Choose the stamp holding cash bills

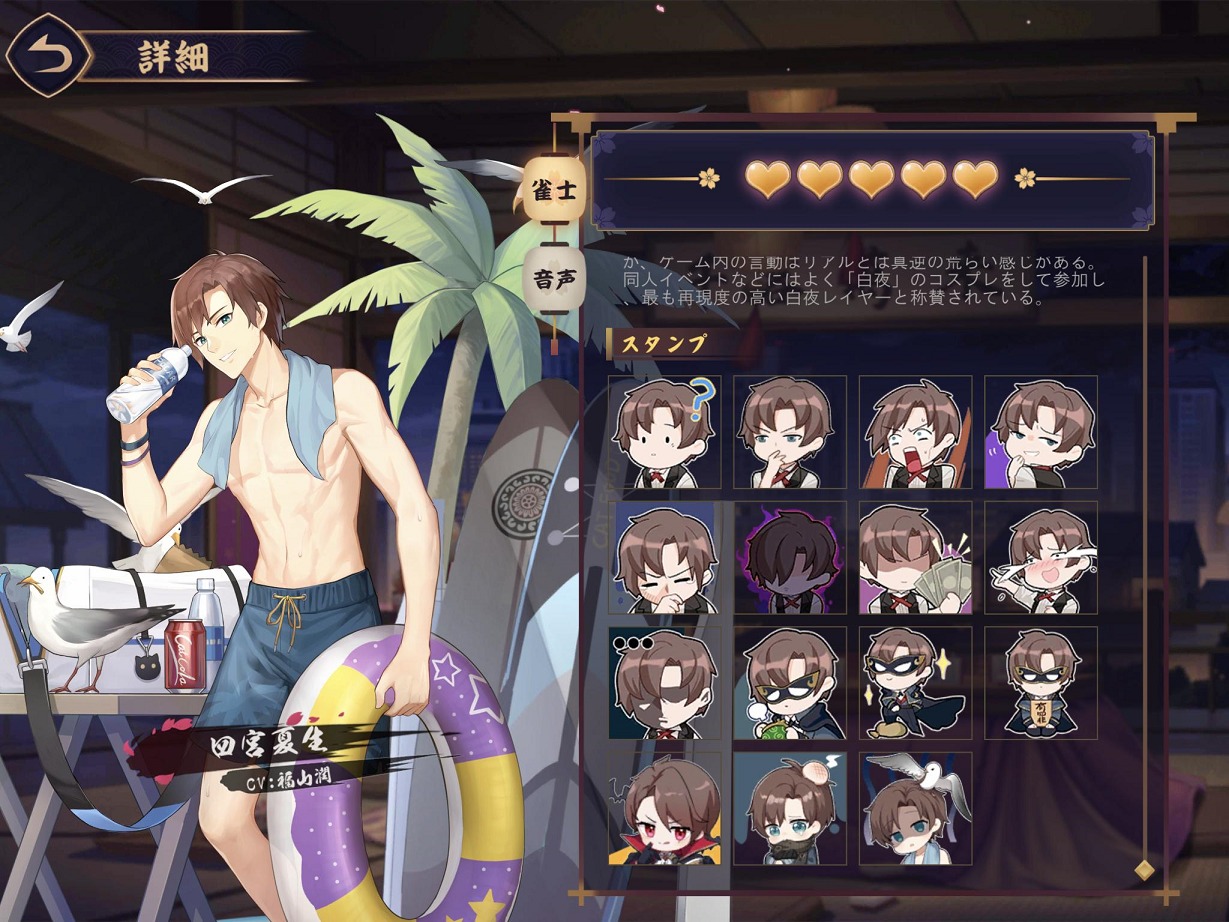tap(915, 558)
